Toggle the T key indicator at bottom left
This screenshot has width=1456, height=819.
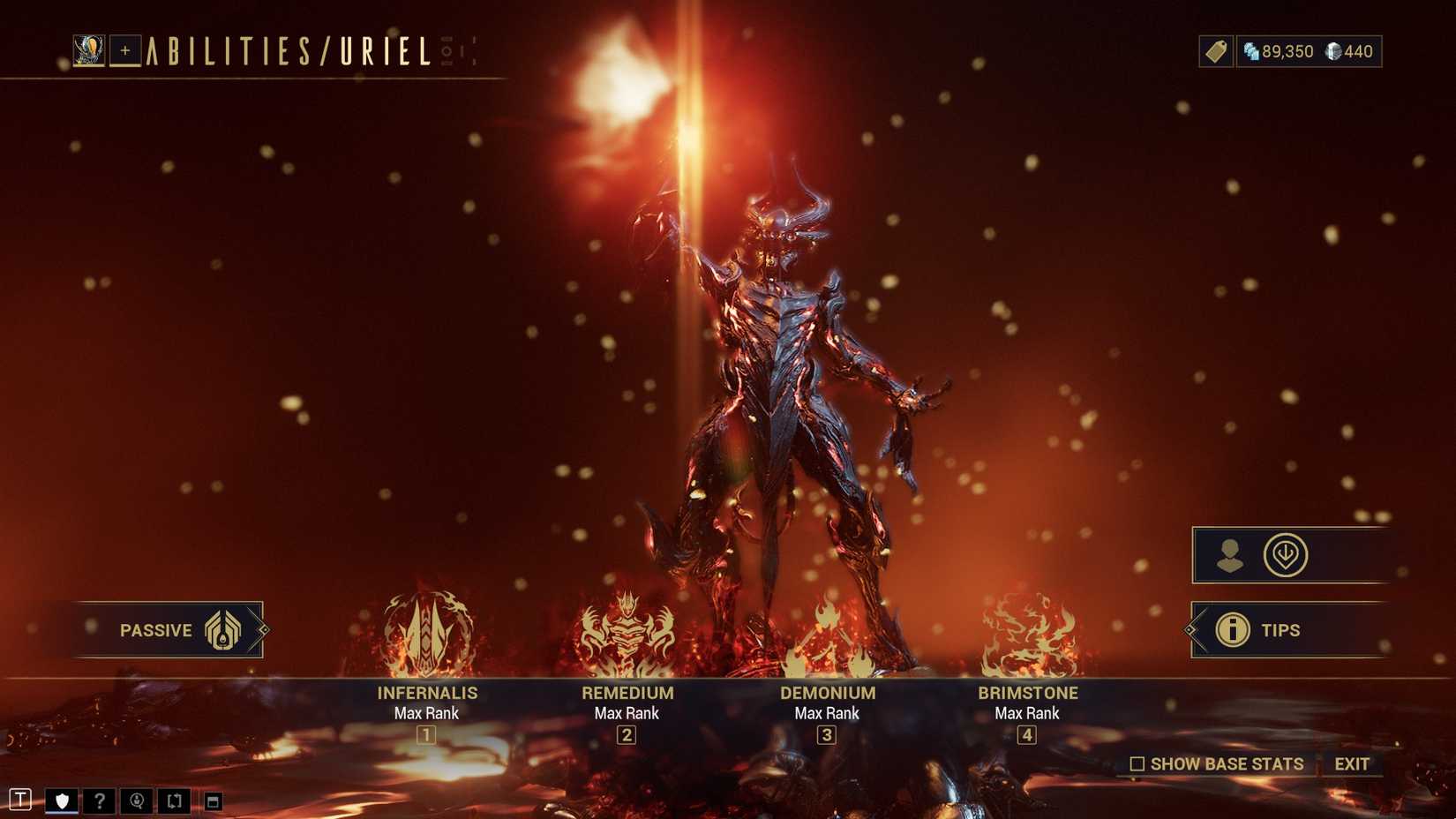19,800
